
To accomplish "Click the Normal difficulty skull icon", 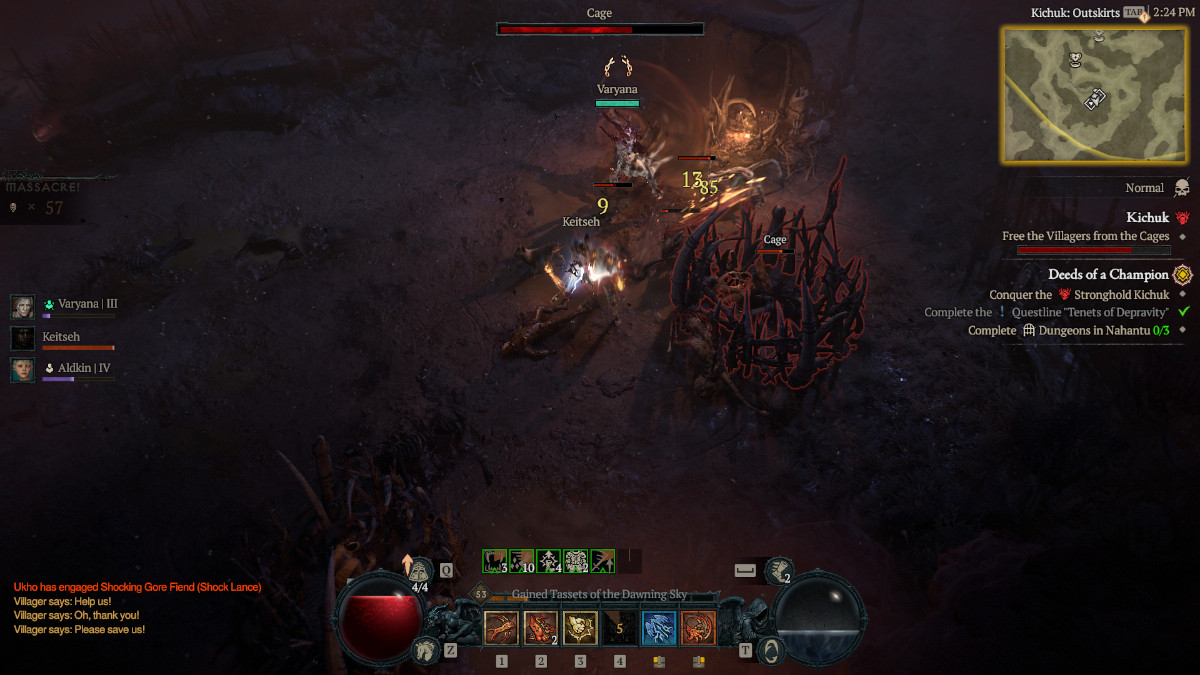I will coord(1181,188).
